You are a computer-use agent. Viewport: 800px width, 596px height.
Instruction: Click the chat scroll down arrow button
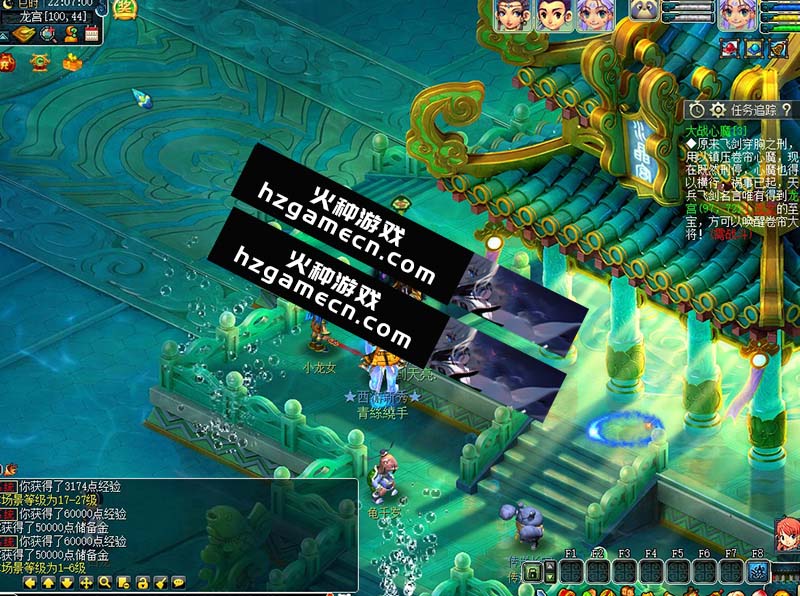(66, 582)
